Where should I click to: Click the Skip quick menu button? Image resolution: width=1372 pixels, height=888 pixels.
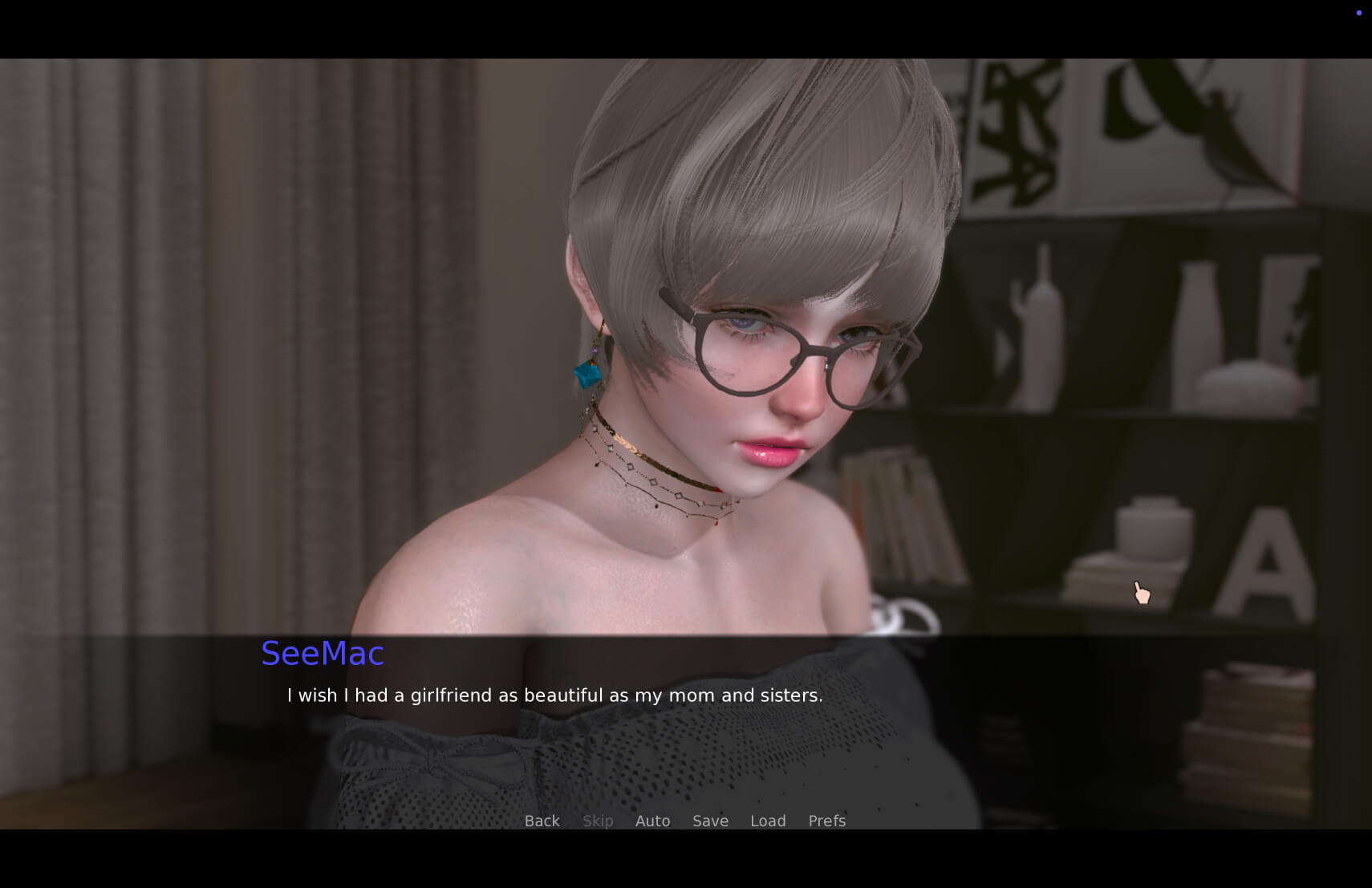598,821
